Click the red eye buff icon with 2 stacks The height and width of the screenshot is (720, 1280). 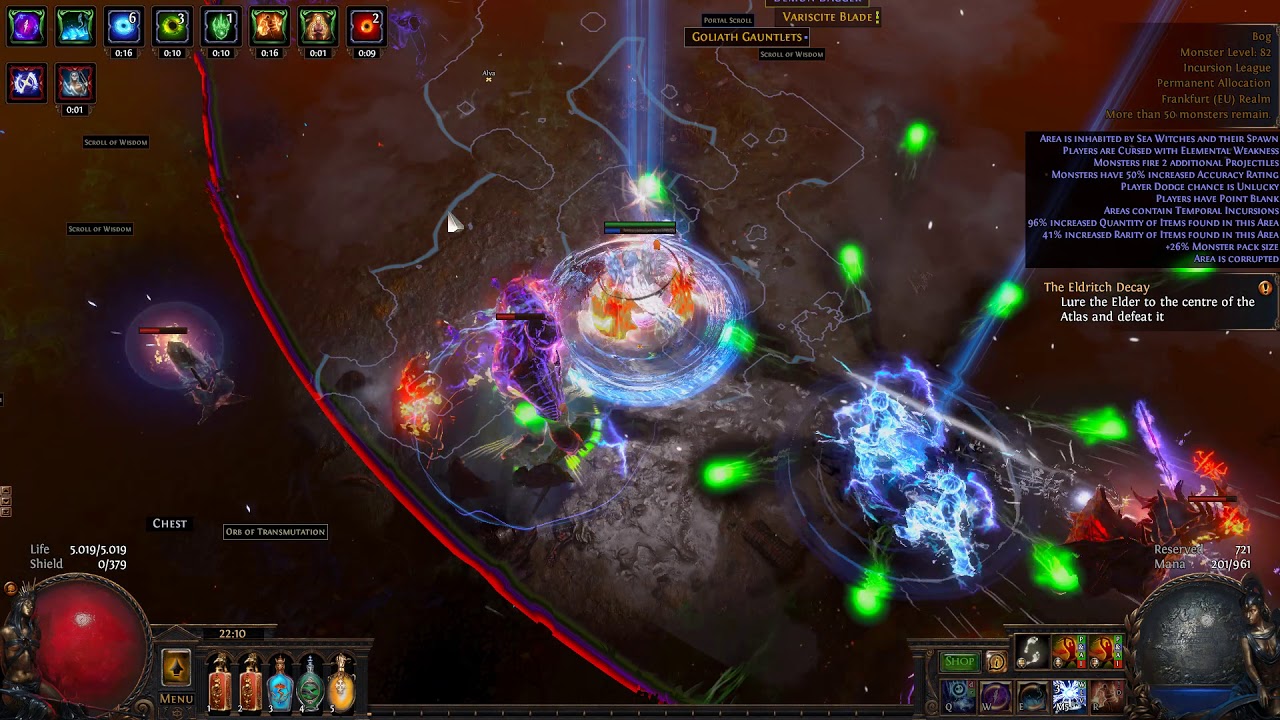(367, 26)
